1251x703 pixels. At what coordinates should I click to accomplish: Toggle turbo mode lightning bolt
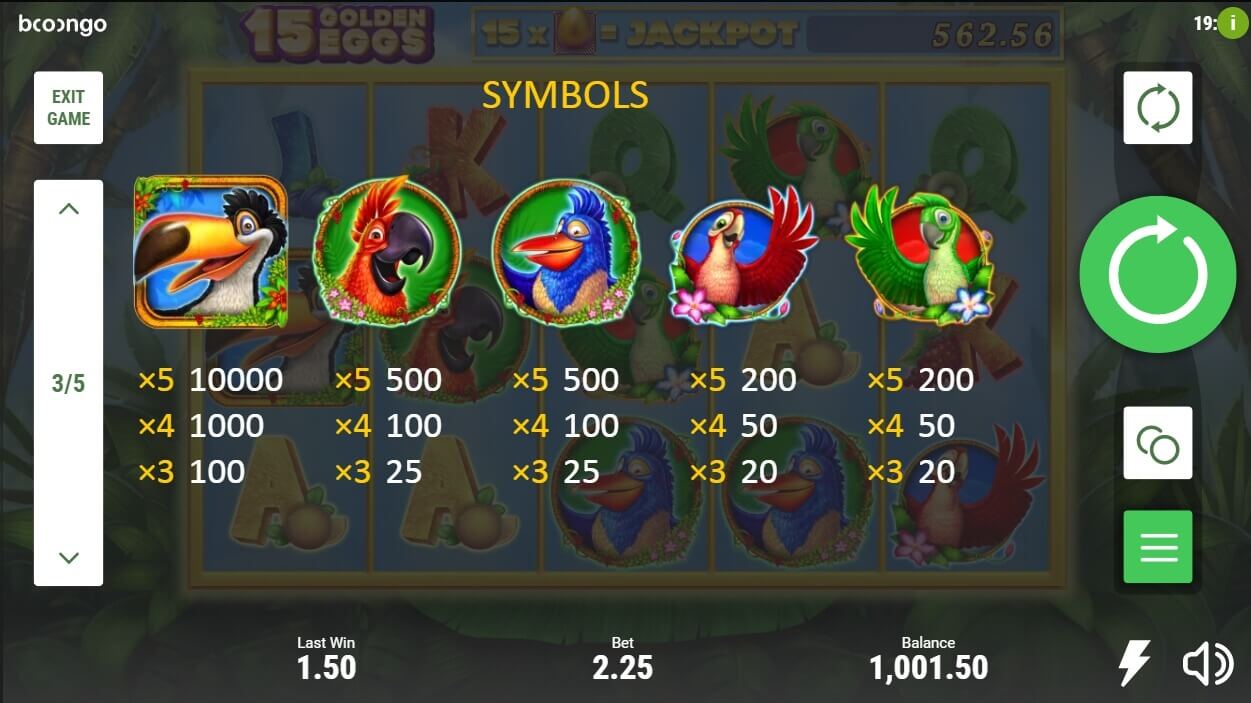(x=1133, y=663)
